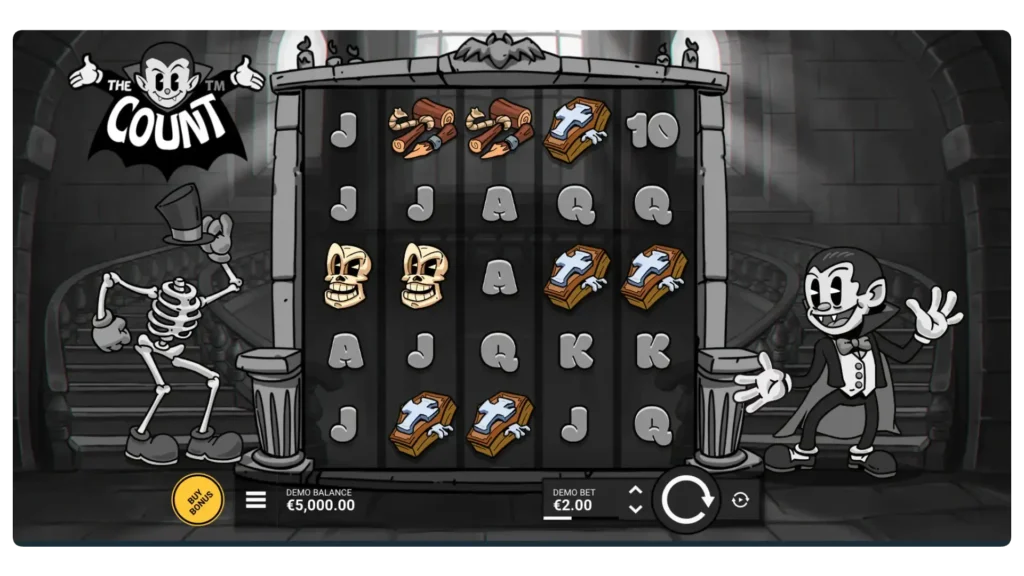
Task: Increase the demo bet with the up arrow
Action: coord(634,490)
